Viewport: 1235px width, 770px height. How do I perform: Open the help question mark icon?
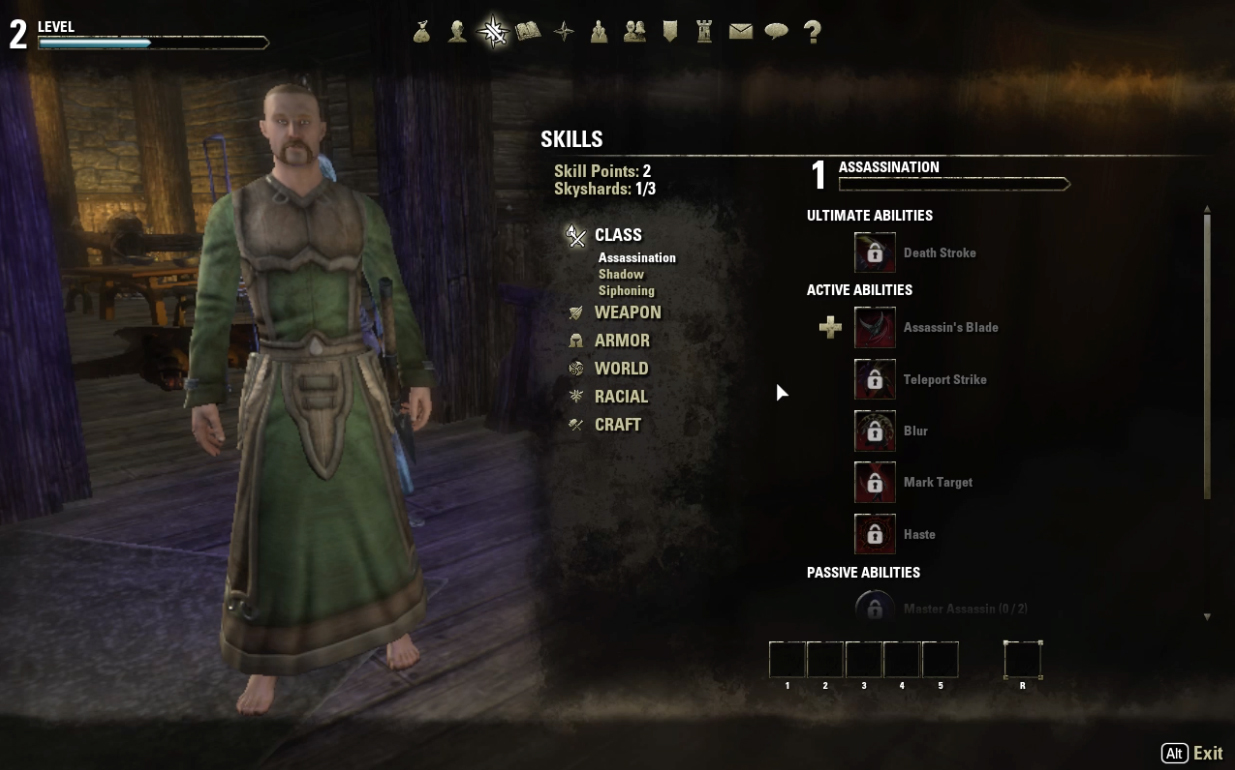pyautogui.click(x=812, y=32)
